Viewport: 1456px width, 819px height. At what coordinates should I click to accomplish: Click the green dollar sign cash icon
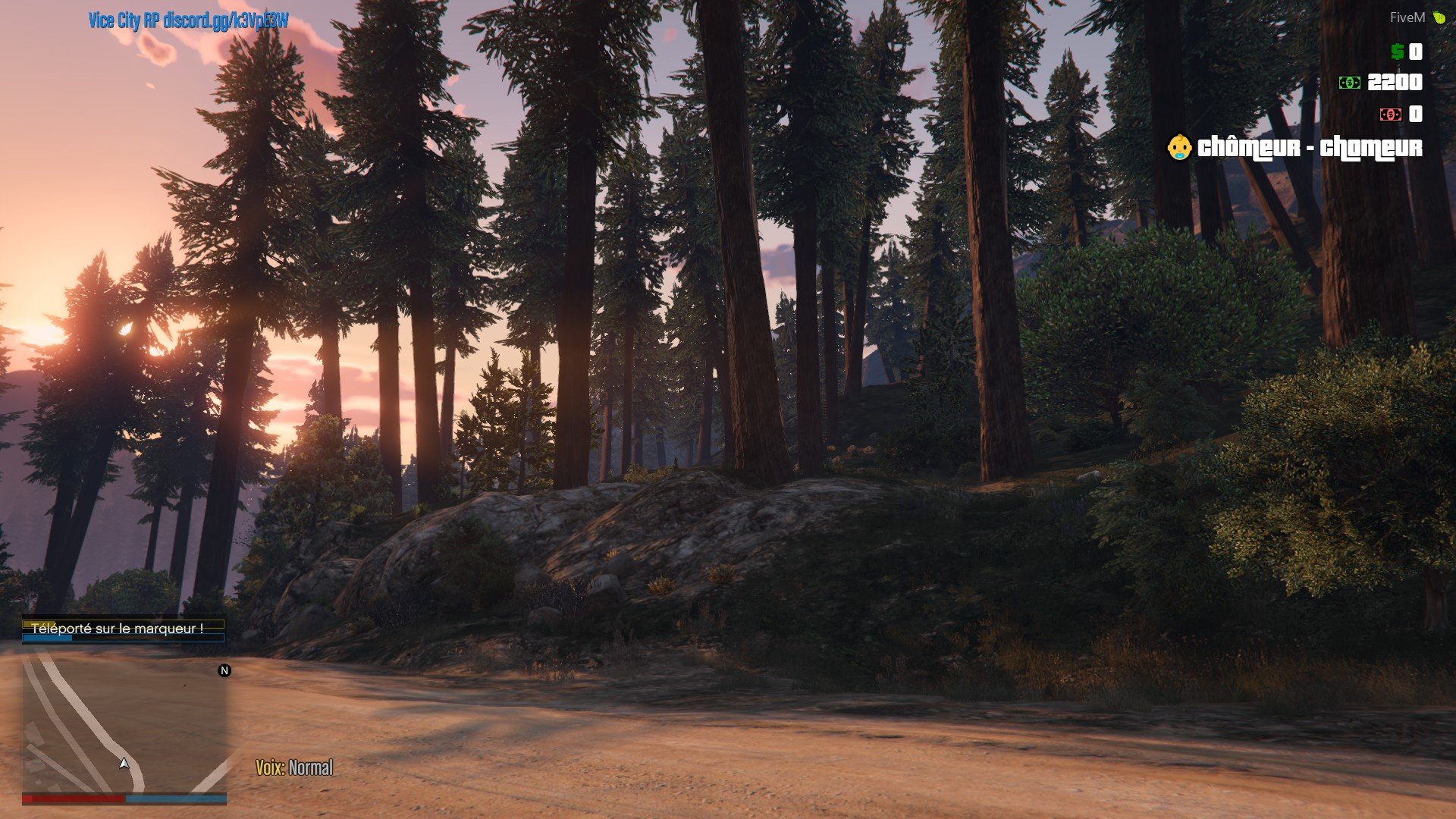click(1397, 52)
